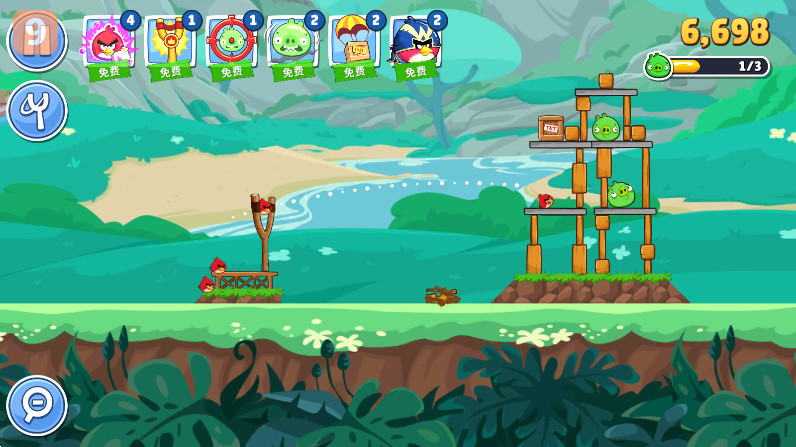The image size is (796, 447).
Task: Use the golden King Sling power-up
Action: pyautogui.click(x=170, y=43)
